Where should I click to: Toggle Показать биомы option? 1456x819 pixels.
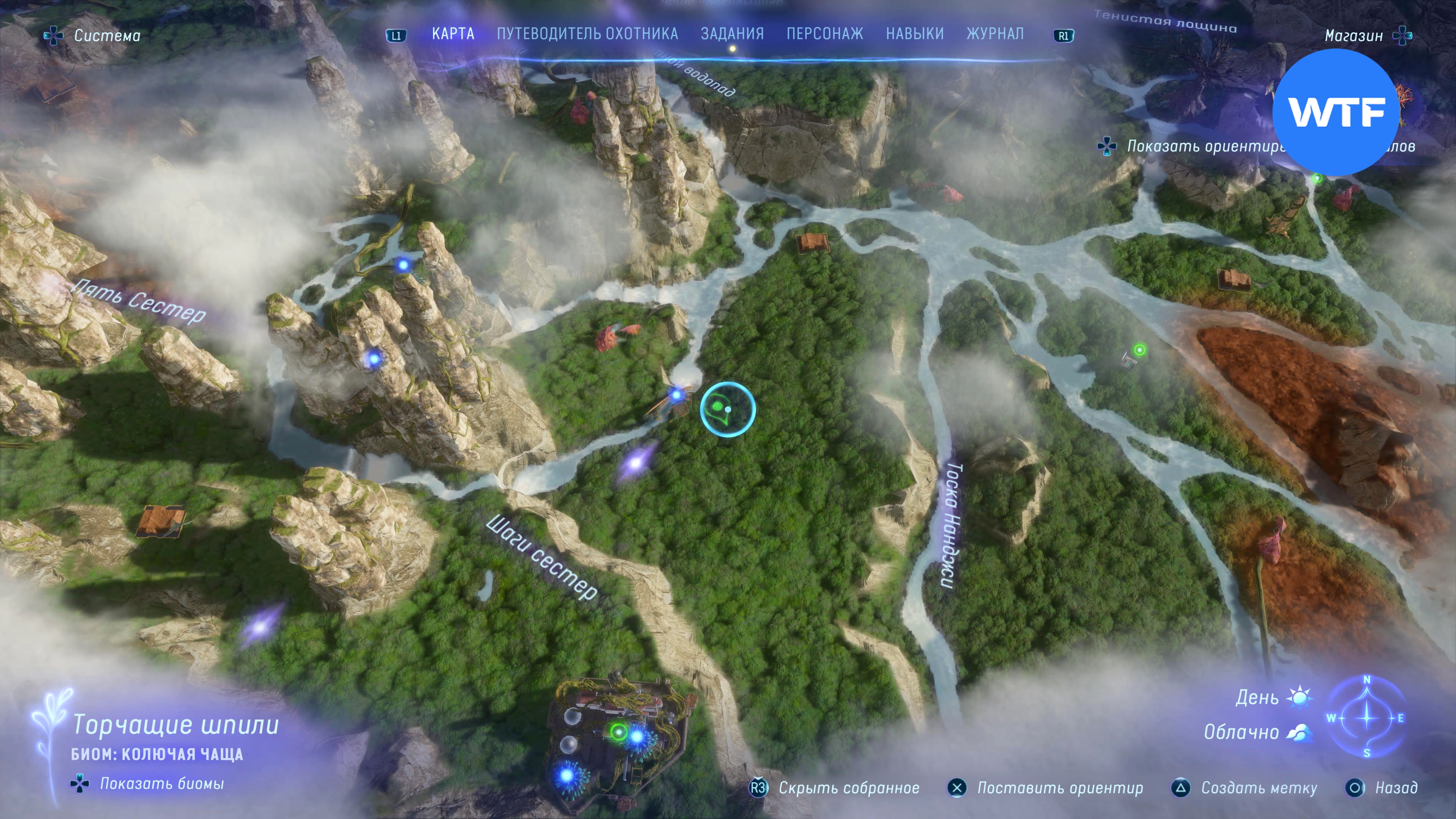tap(162, 783)
